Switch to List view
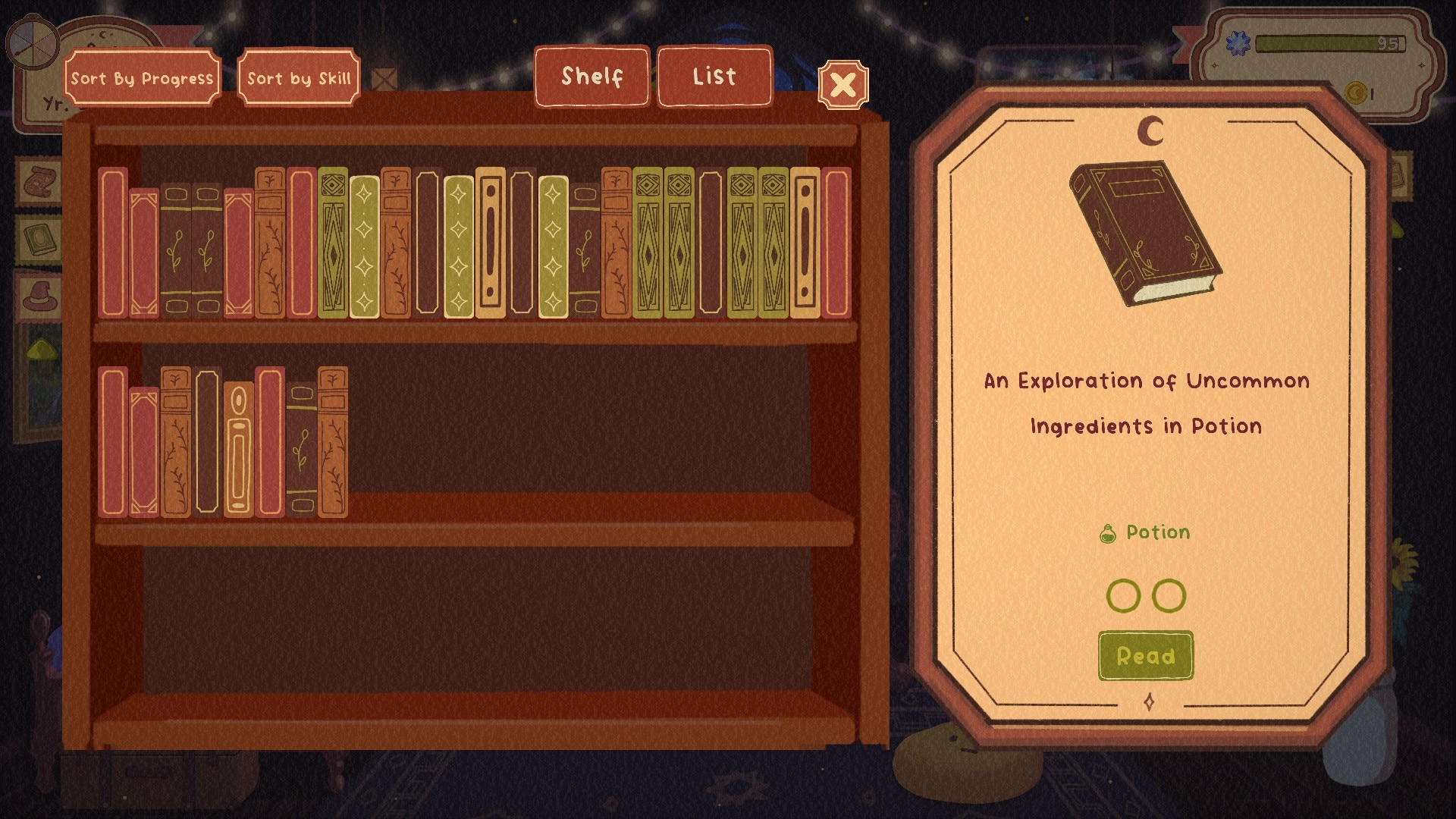 (714, 77)
